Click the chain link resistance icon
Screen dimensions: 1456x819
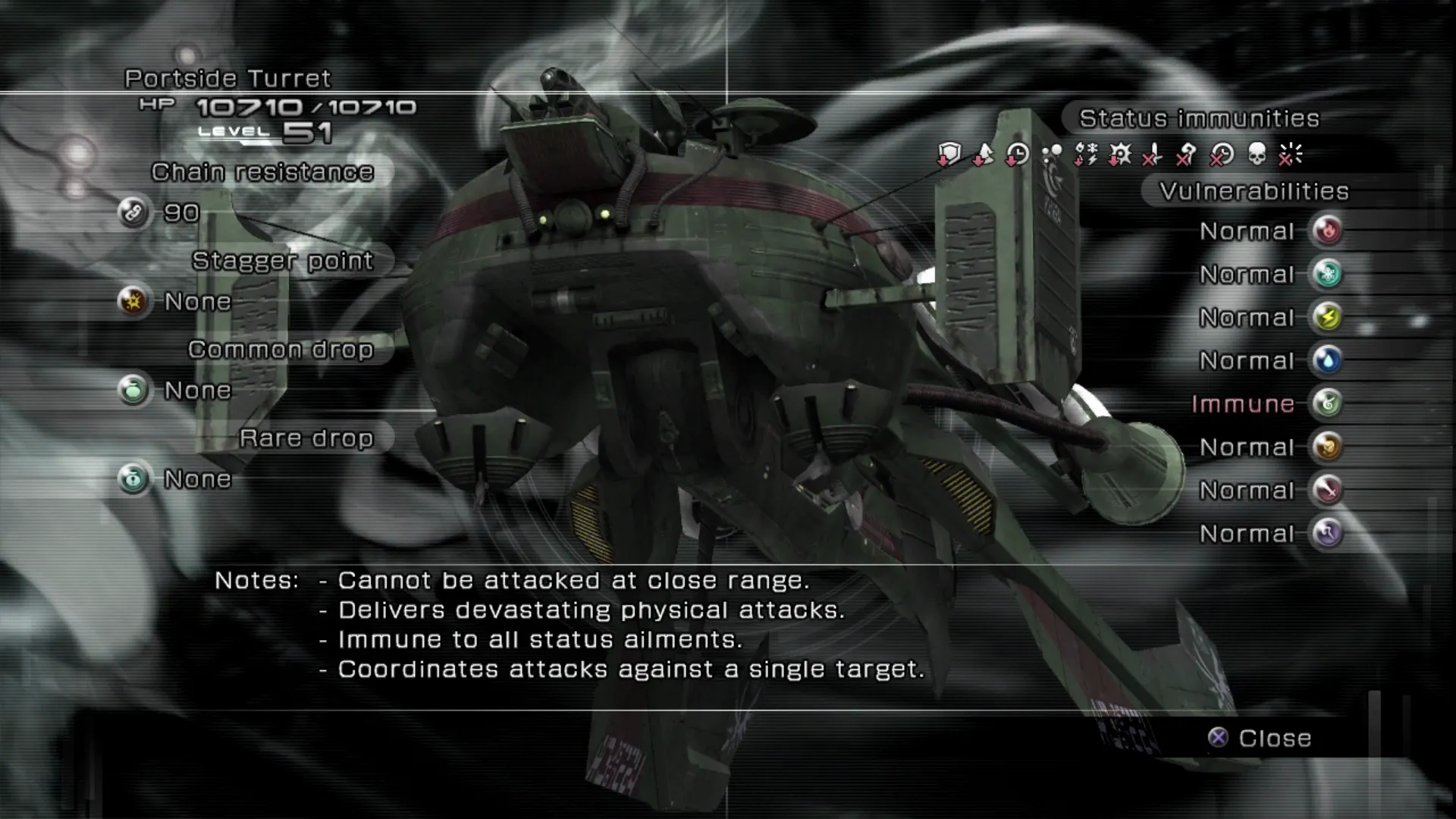(133, 212)
